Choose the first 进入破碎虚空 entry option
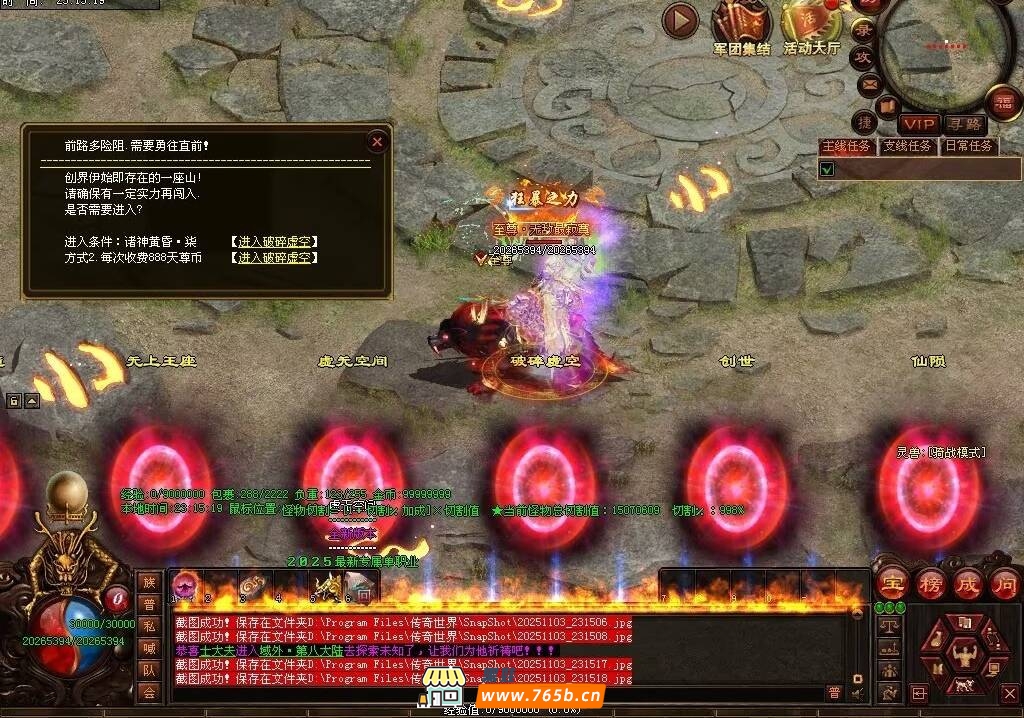The height and width of the screenshot is (718, 1024). coord(273,242)
